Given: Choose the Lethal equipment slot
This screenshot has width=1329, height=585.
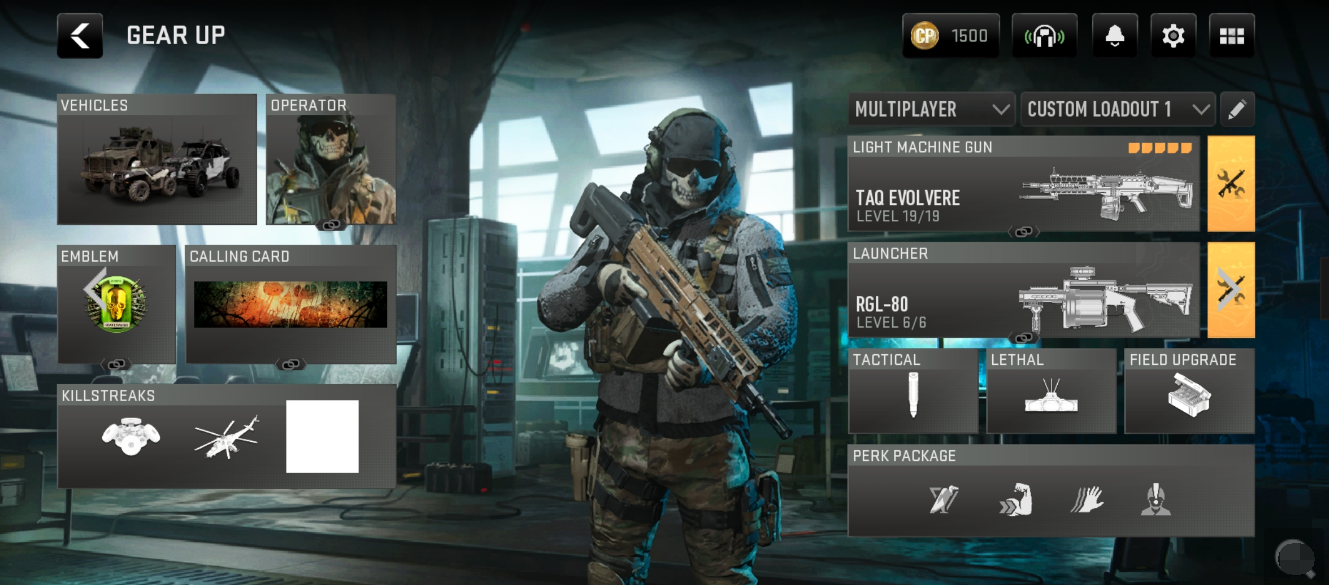Looking at the screenshot, I should [x=1050, y=391].
